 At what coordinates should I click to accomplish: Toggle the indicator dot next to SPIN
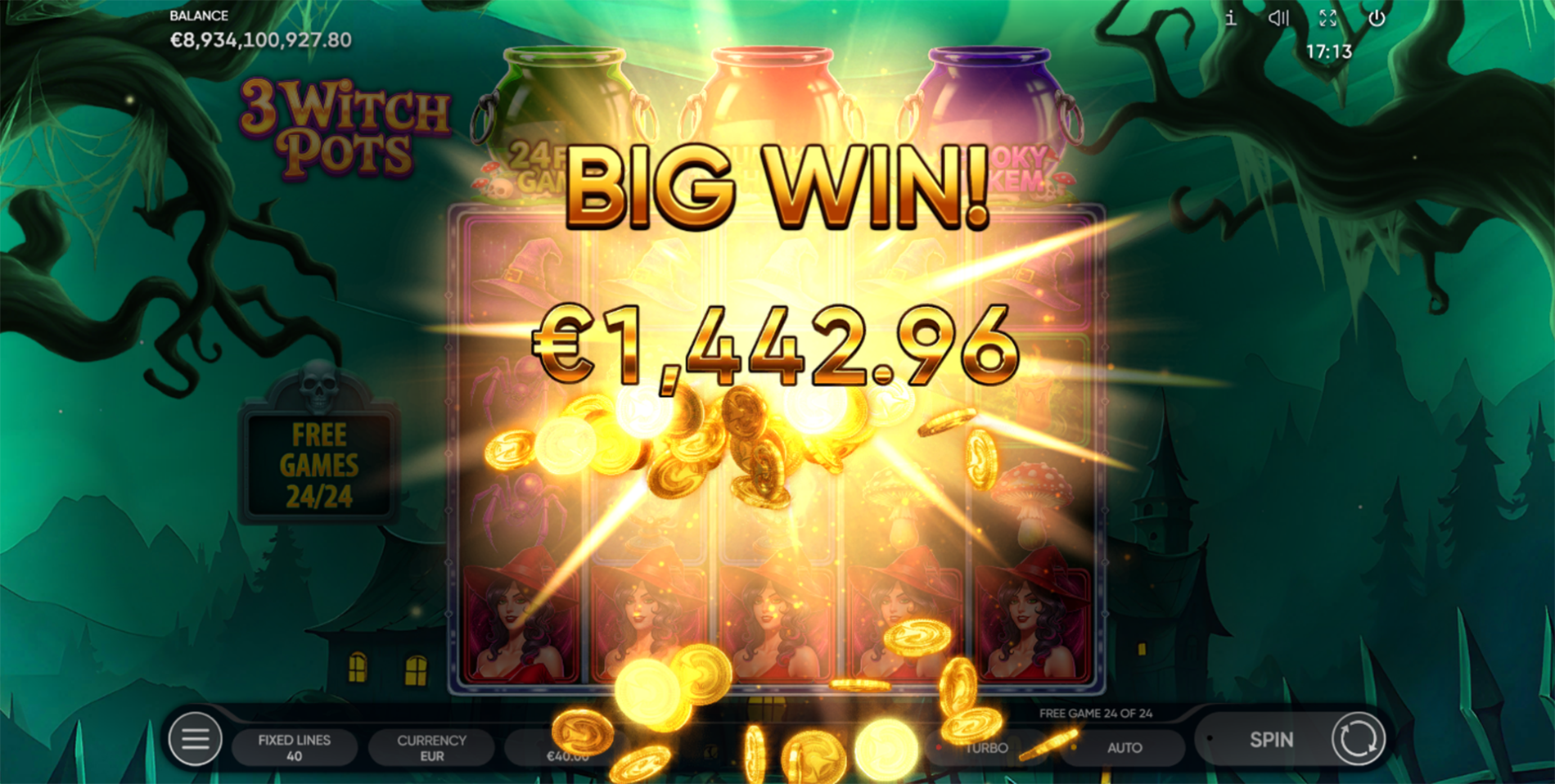[x=1211, y=740]
